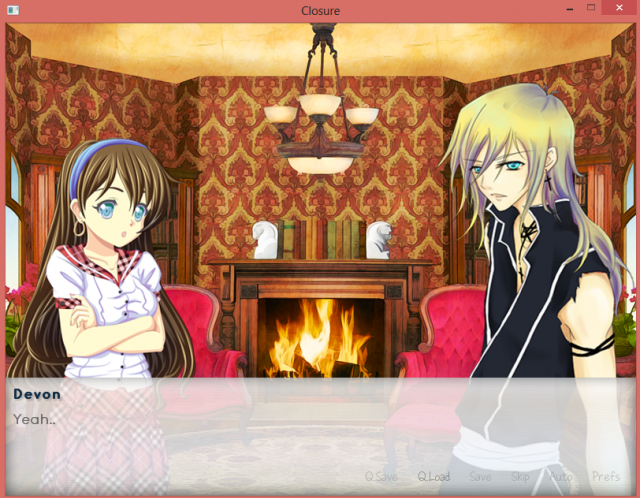
Task: Minimize the Closure window
Action: point(567,9)
